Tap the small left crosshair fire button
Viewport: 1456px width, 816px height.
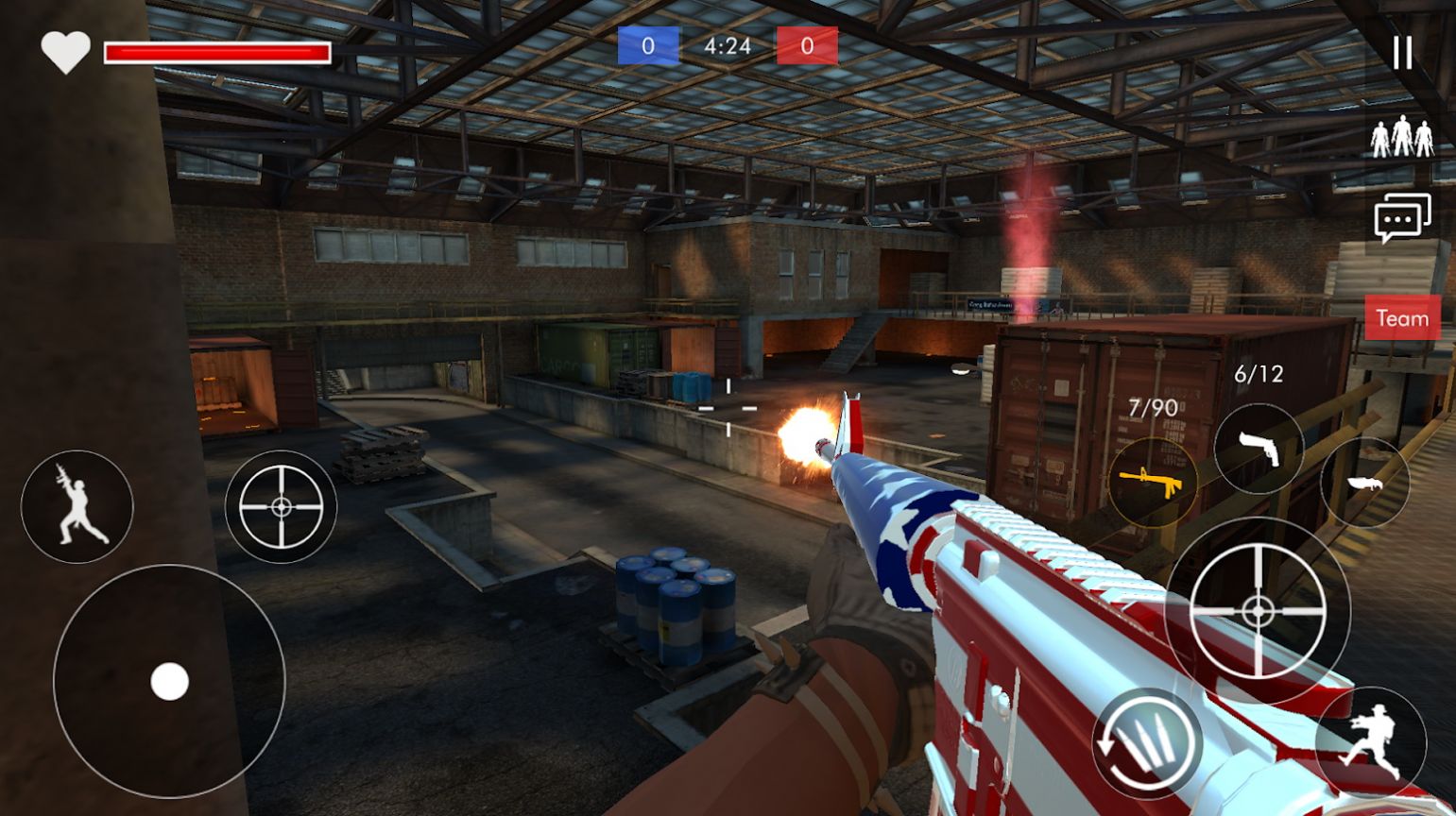(x=281, y=507)
